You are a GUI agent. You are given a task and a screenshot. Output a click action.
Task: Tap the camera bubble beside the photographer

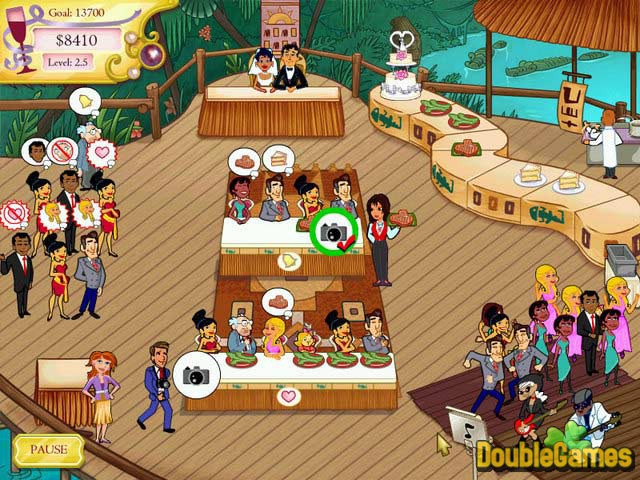pos(196,374)
